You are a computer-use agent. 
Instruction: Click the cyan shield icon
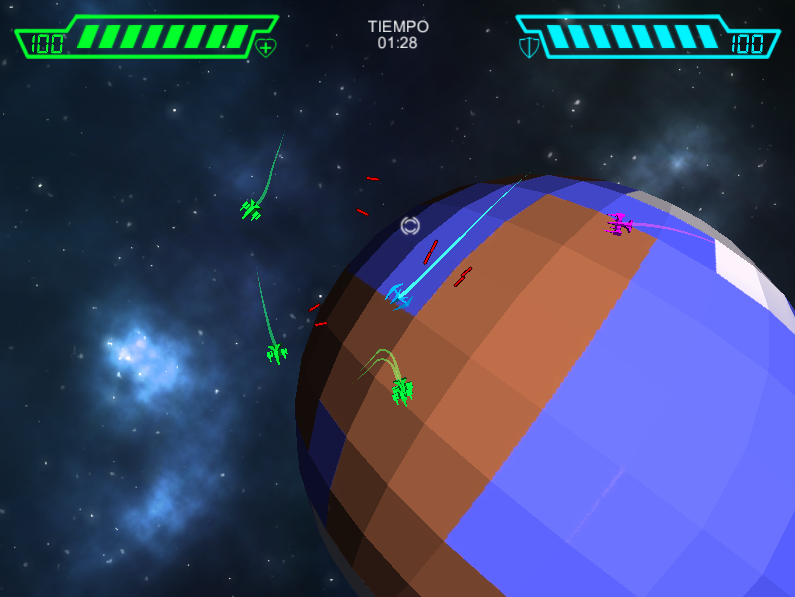click(x=528, y=47)
